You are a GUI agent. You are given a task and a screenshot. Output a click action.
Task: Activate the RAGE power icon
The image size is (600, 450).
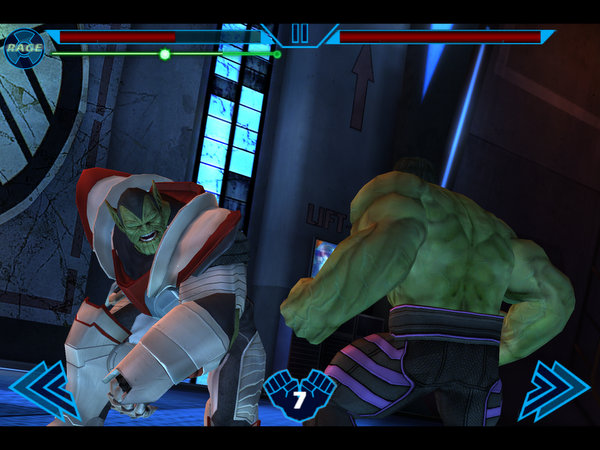pyautogui.click(x=24, y=46)
